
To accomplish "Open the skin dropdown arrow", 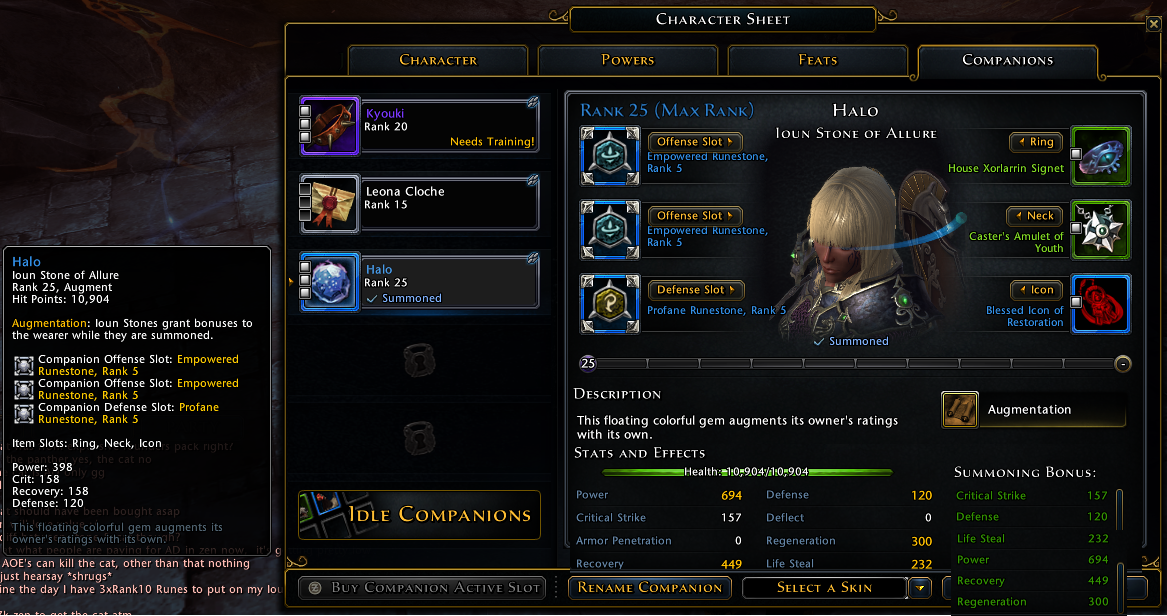I will coord(920,588).
